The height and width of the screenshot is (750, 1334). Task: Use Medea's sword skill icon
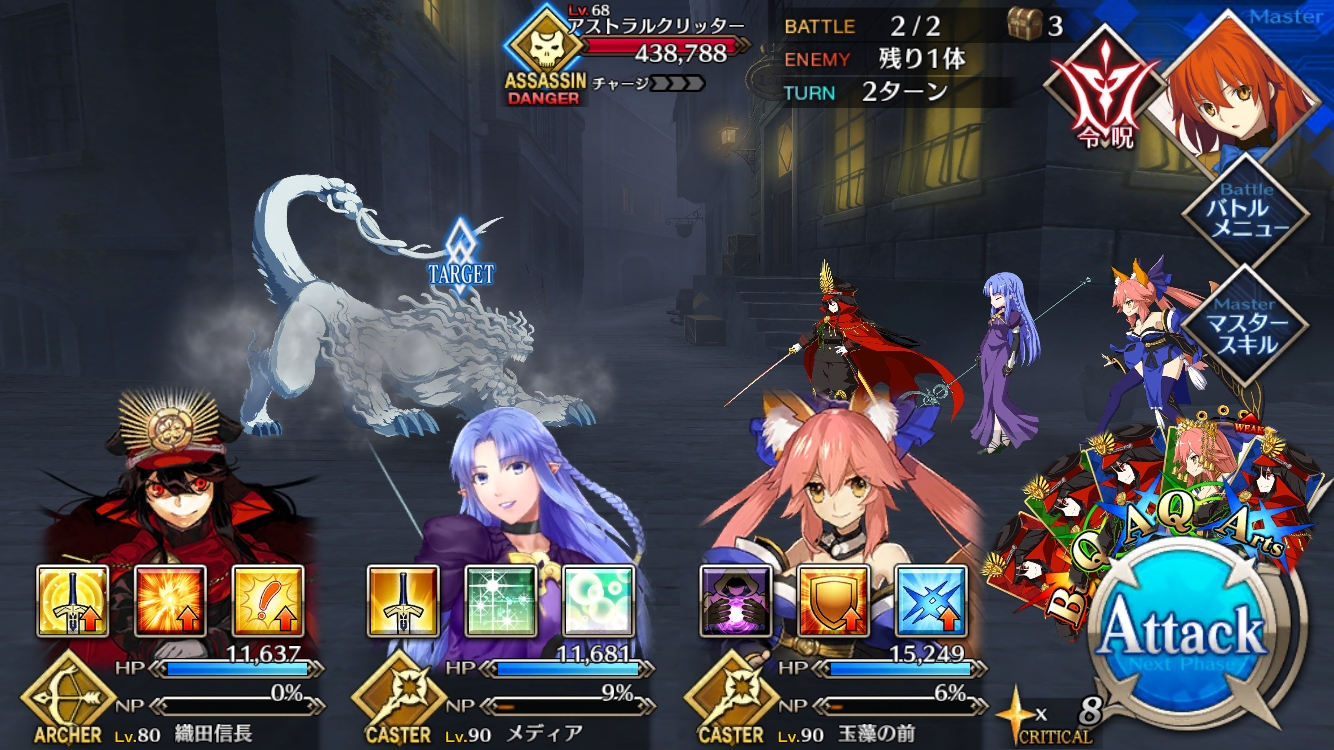click(403, 601)
